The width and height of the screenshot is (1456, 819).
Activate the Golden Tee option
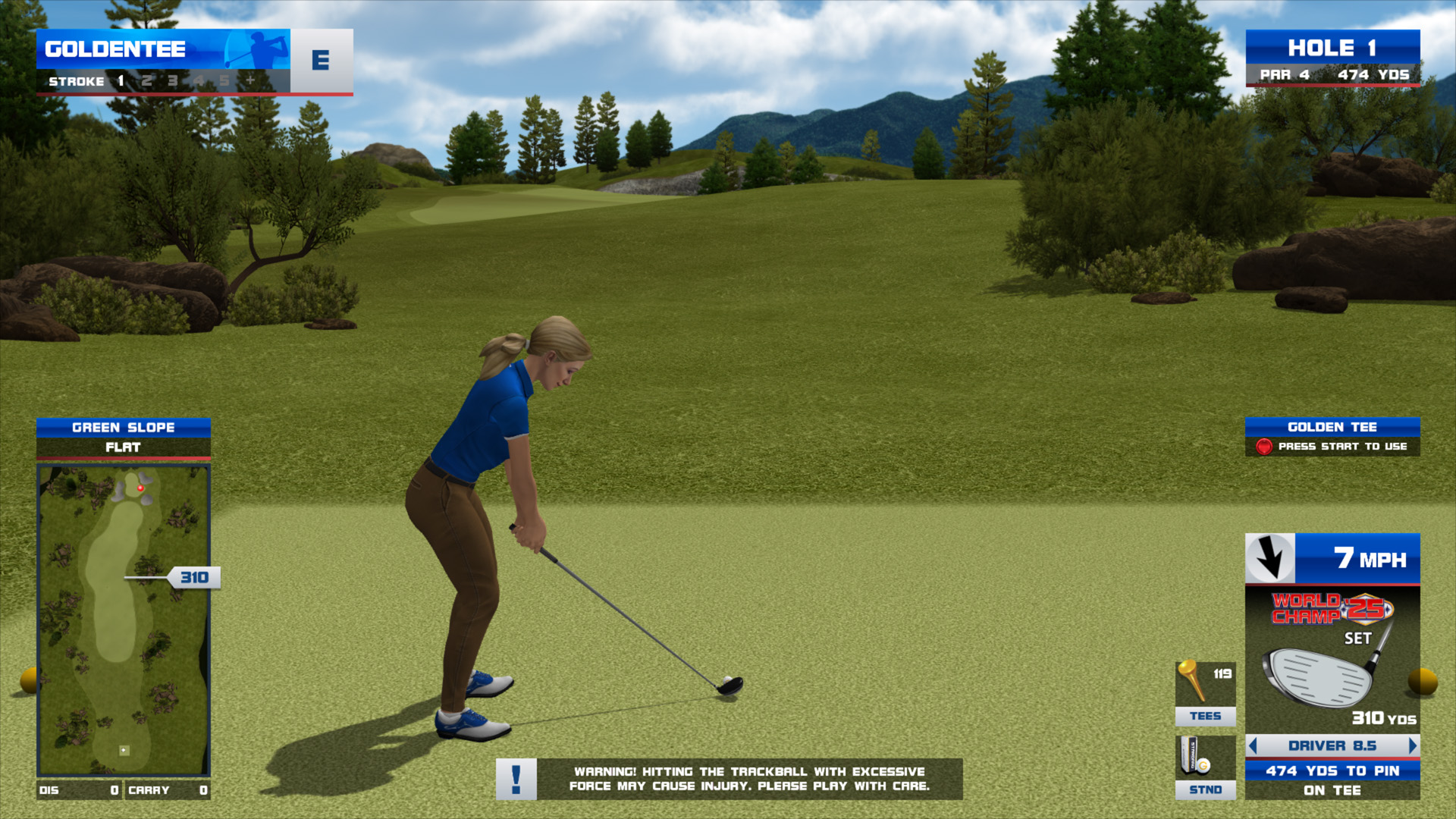(x=1332, y=437)
